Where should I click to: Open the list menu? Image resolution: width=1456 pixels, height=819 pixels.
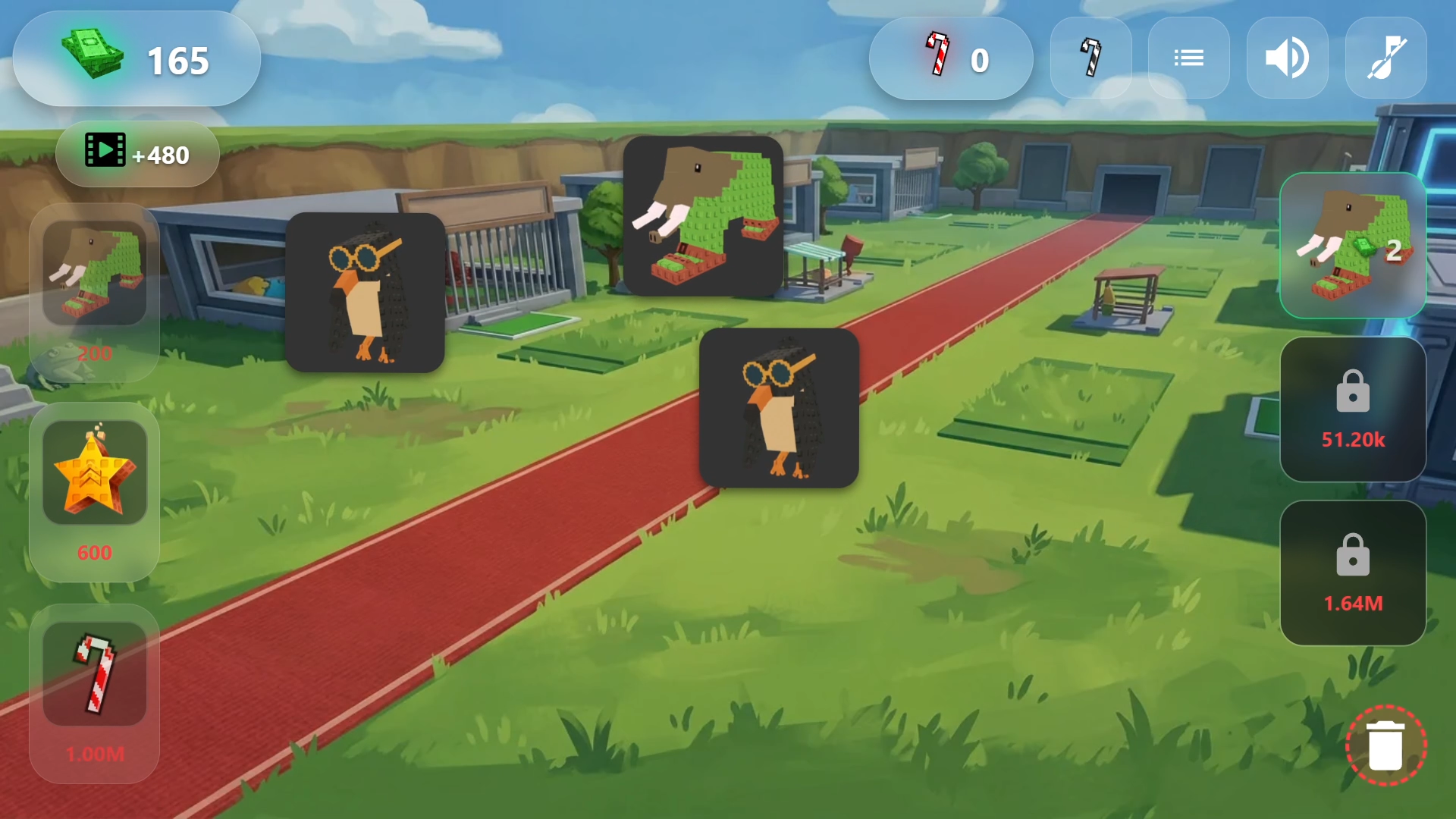1188,58
